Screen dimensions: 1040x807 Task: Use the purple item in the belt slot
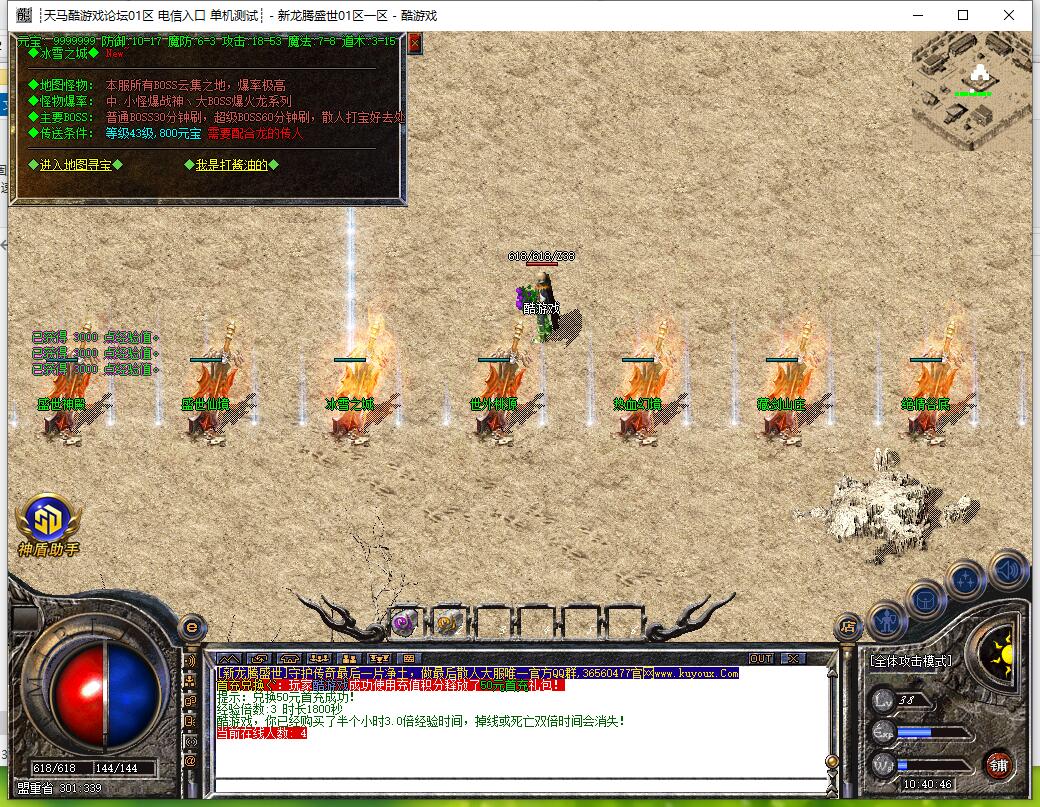[x=405, y=622]
